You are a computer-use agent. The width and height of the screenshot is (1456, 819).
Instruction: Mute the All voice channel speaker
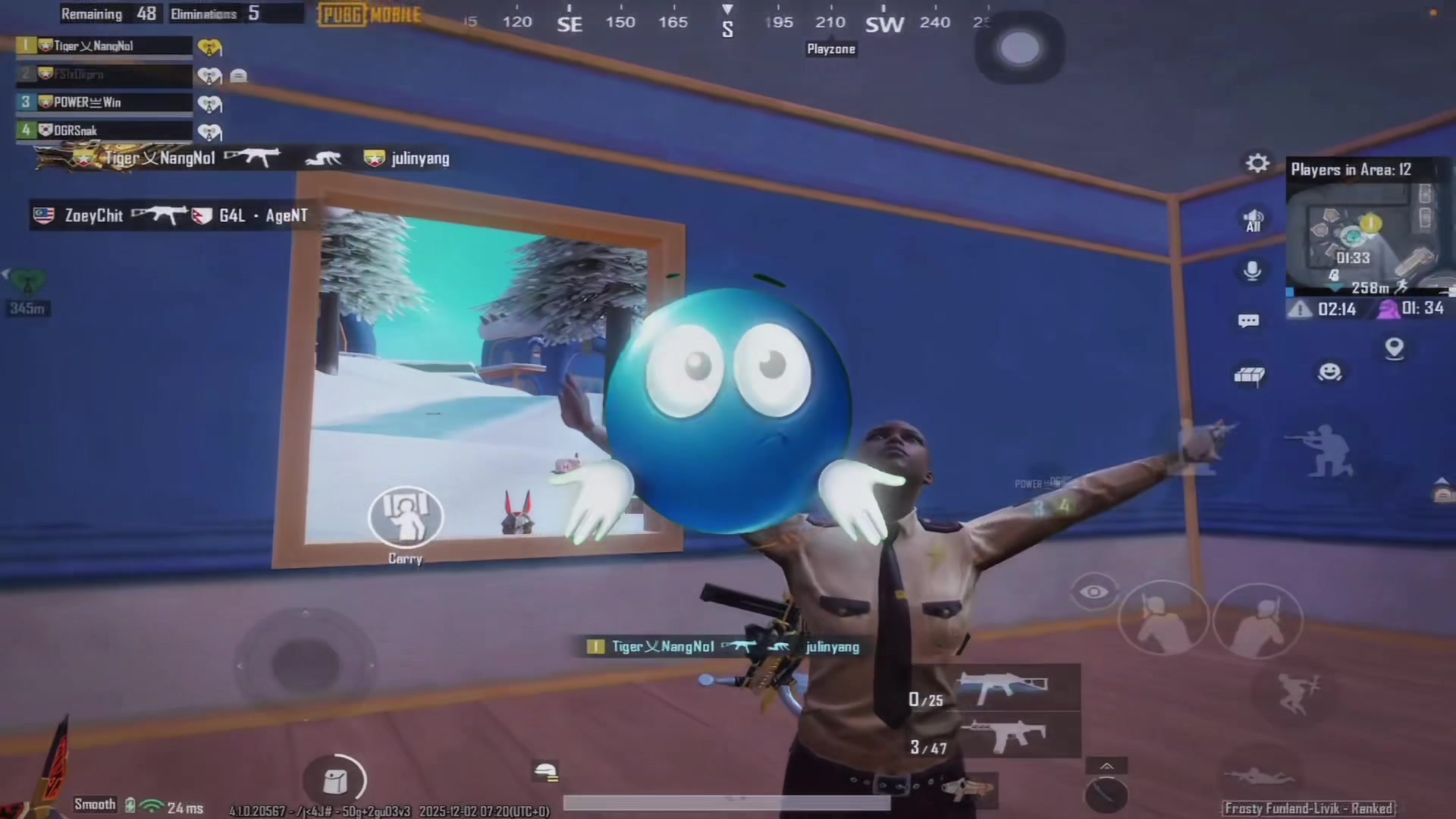[x=1253, y=220]
